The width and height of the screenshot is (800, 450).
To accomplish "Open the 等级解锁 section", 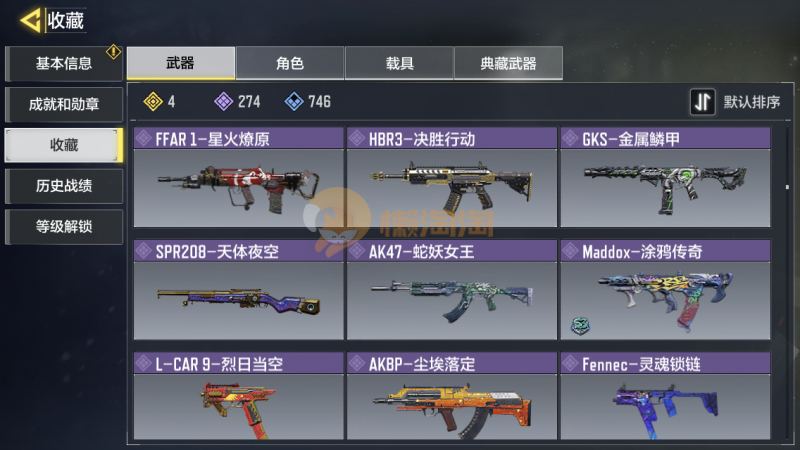I will click(64, 227).
